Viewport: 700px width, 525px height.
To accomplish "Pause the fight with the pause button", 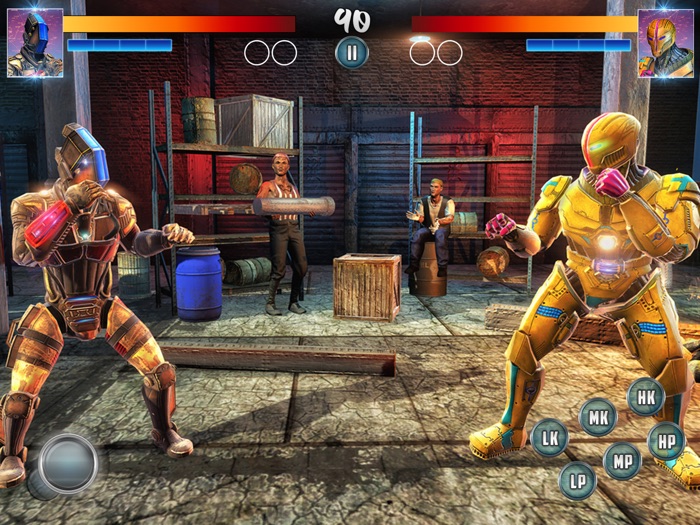I will click(351, 52).
